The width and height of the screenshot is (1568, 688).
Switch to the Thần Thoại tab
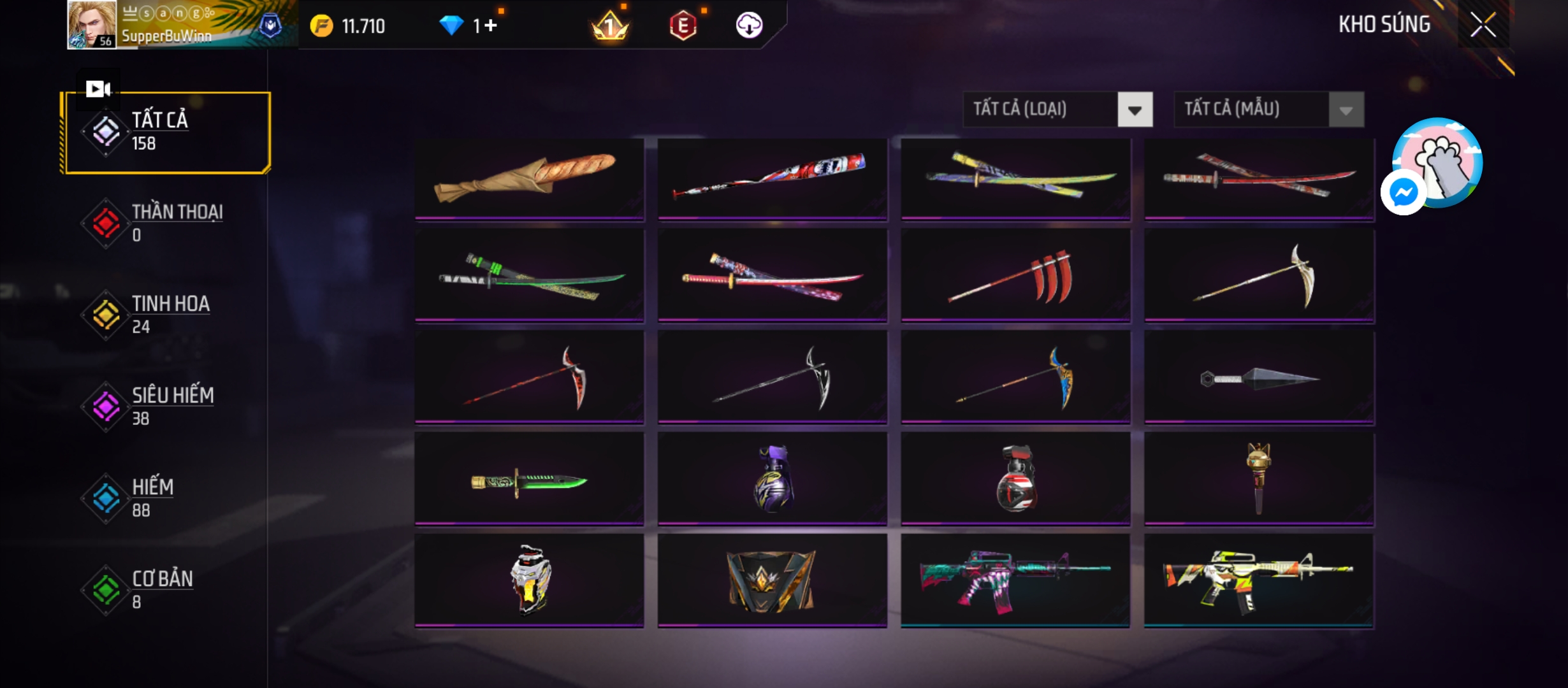(x=166, y=223)
